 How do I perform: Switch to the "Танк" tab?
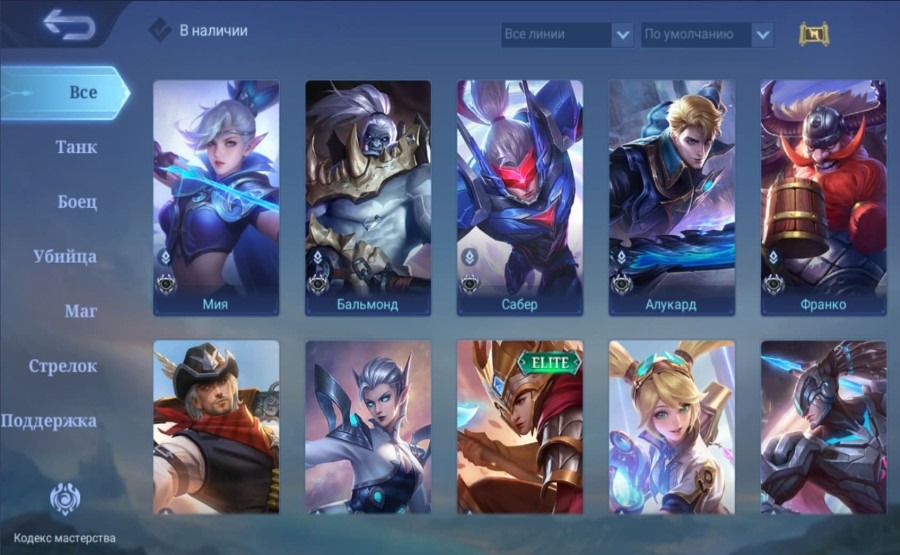click(76, 147)
